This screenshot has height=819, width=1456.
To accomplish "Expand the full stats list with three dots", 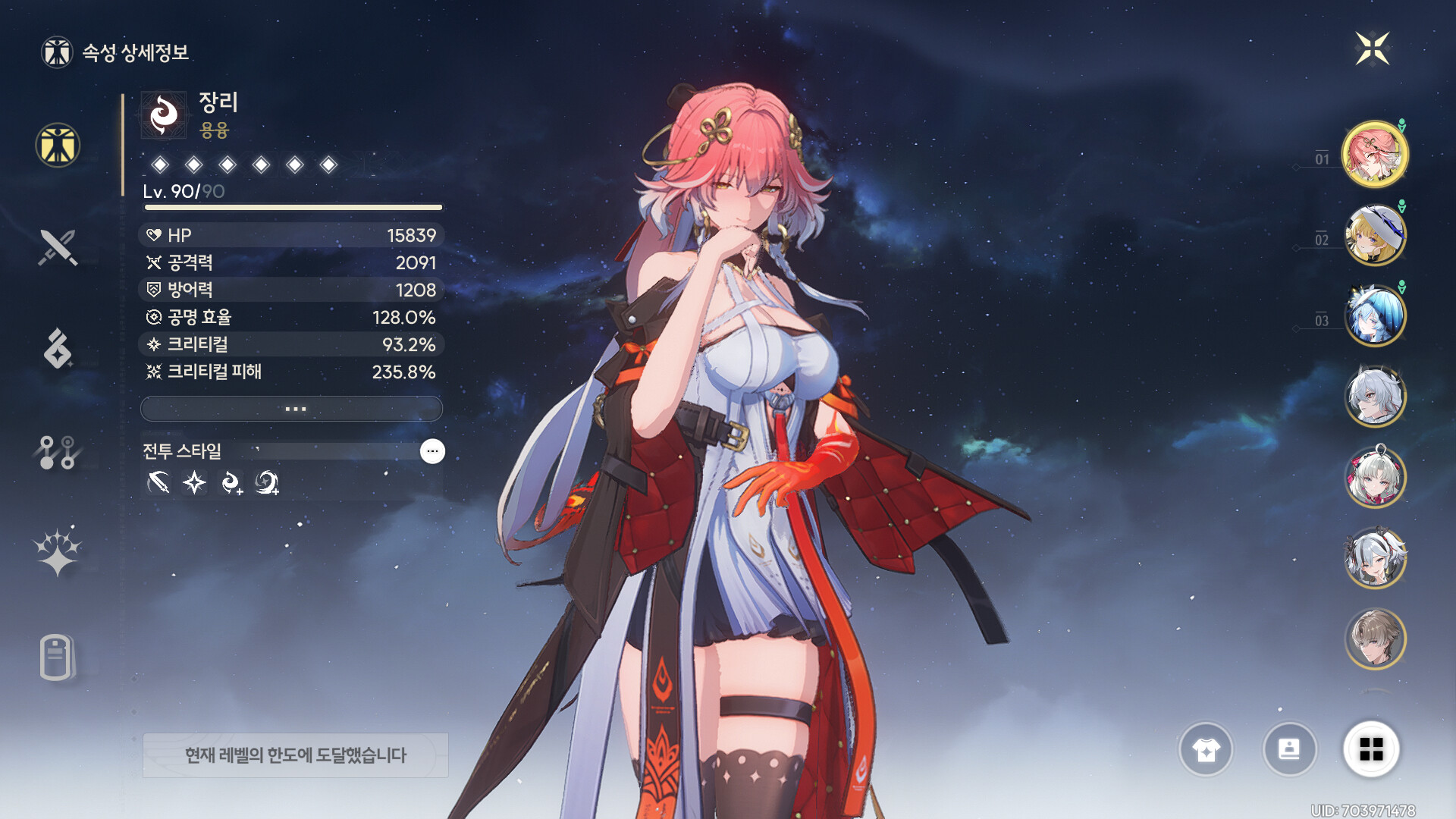I will coord(291,409).
